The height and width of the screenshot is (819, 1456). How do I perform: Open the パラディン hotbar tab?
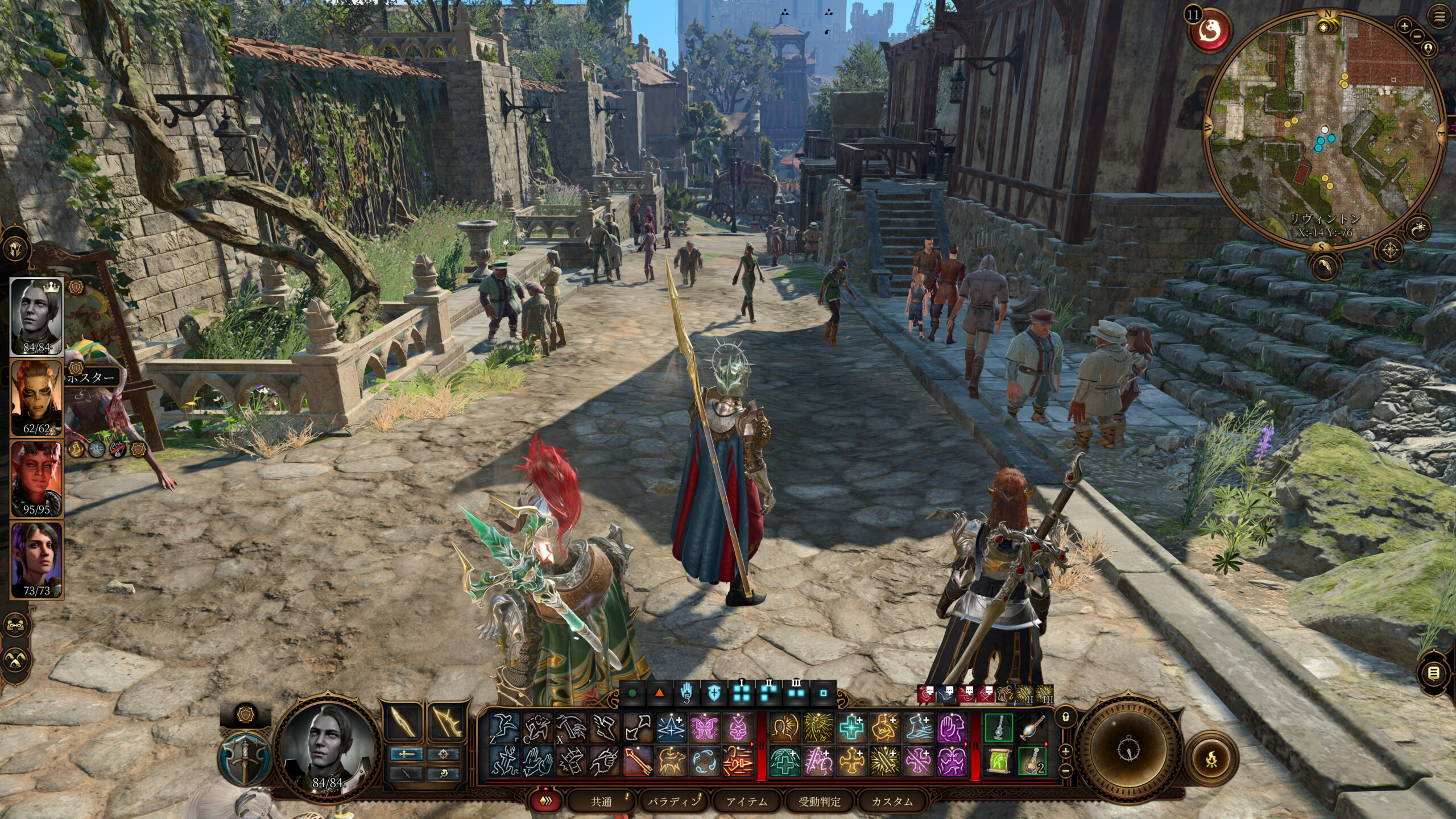click(673, 801)
